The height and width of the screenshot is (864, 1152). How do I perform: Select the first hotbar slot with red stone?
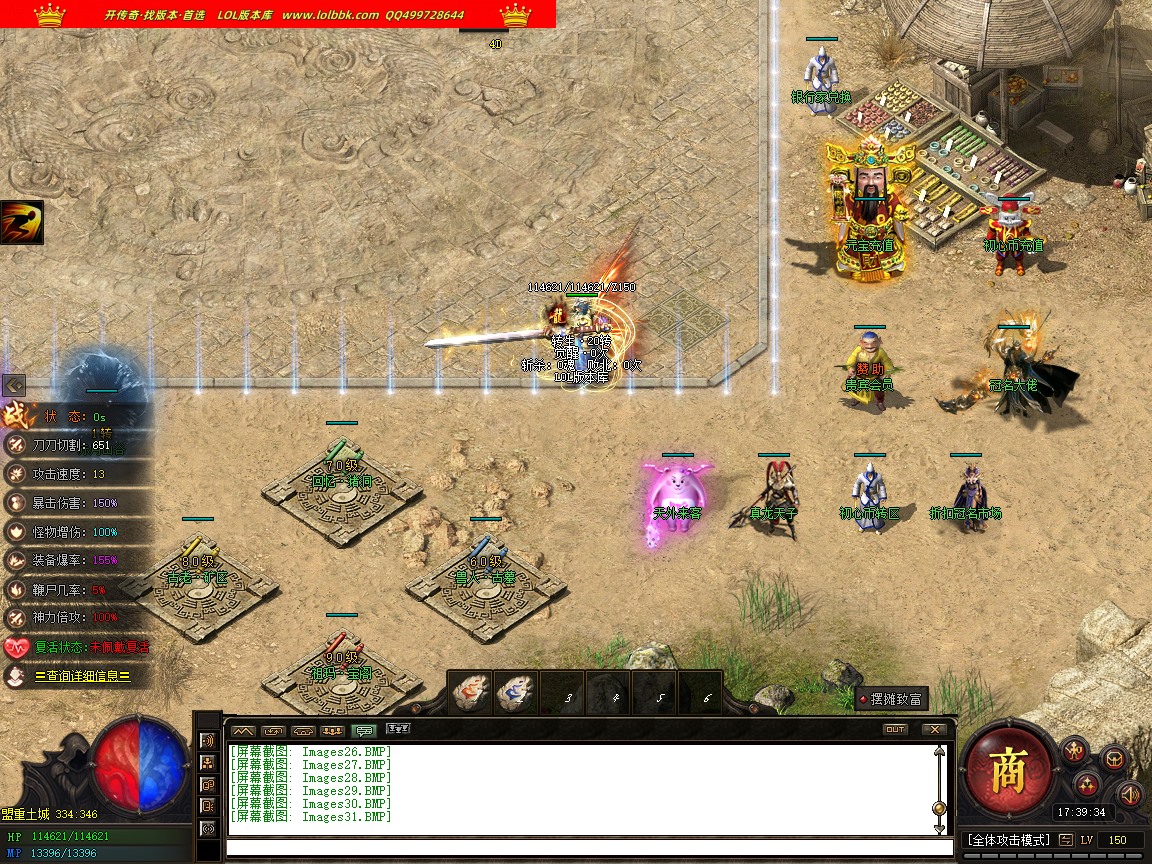coord(470,692)
